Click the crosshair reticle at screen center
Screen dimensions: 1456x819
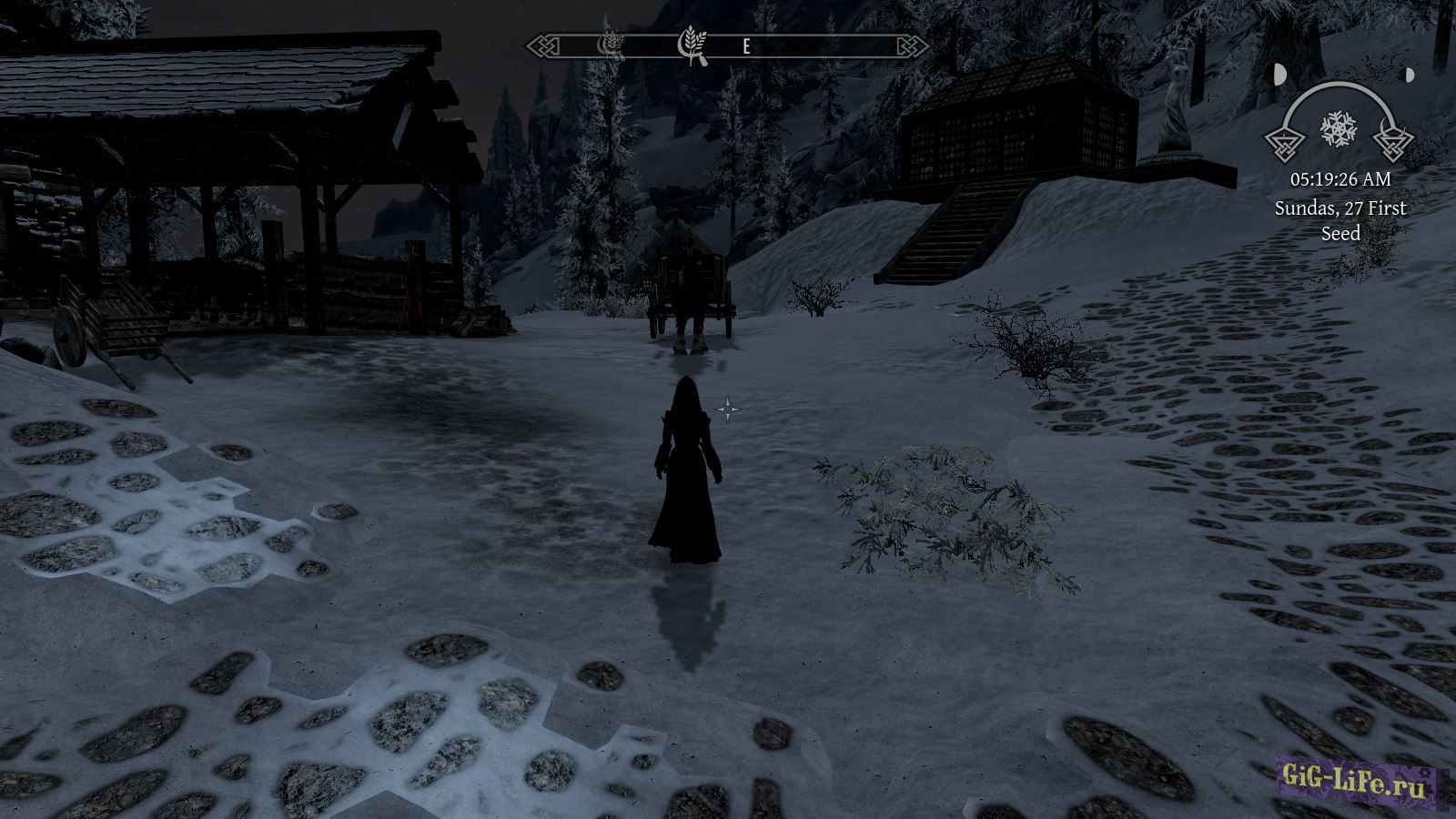728,409
